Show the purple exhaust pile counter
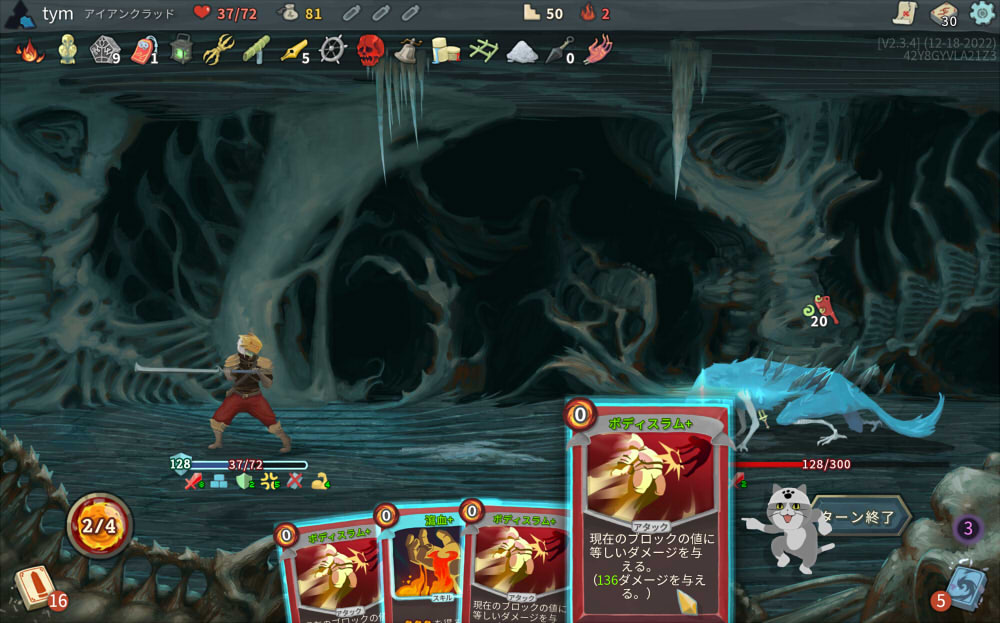This screenshot has height=623, width=1000. click(x=967, y=528)
